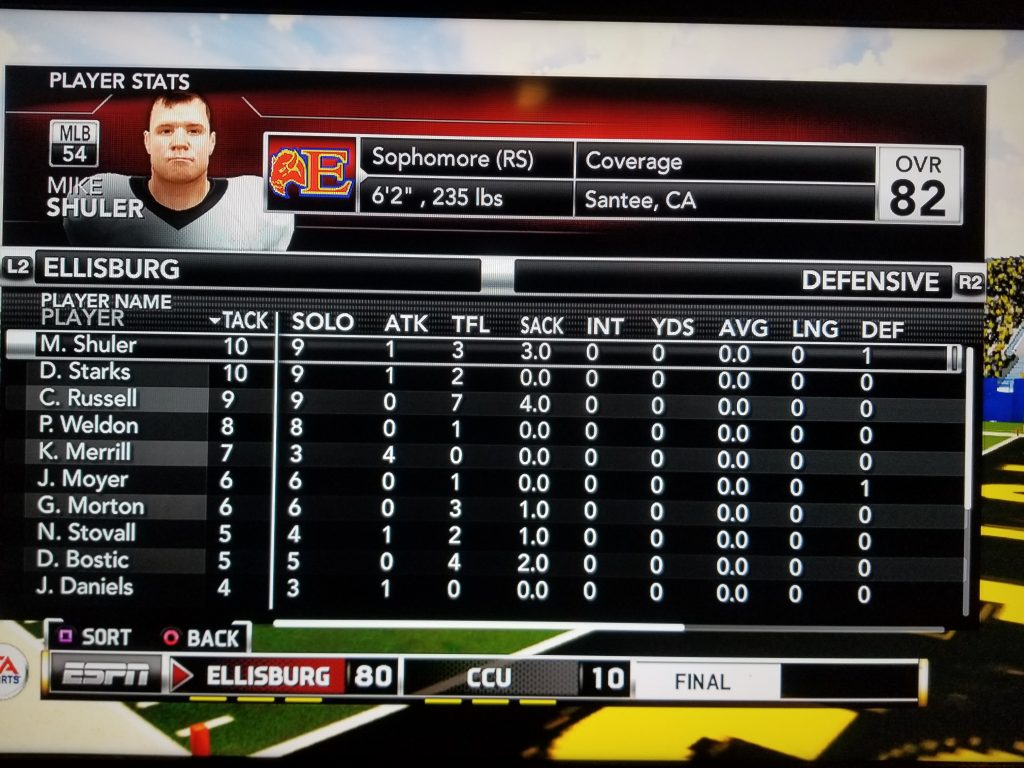1024x768 pixels.
Task: Select D. Bostic's stat row
Action: pyautogui.click(x=83, y=560)
